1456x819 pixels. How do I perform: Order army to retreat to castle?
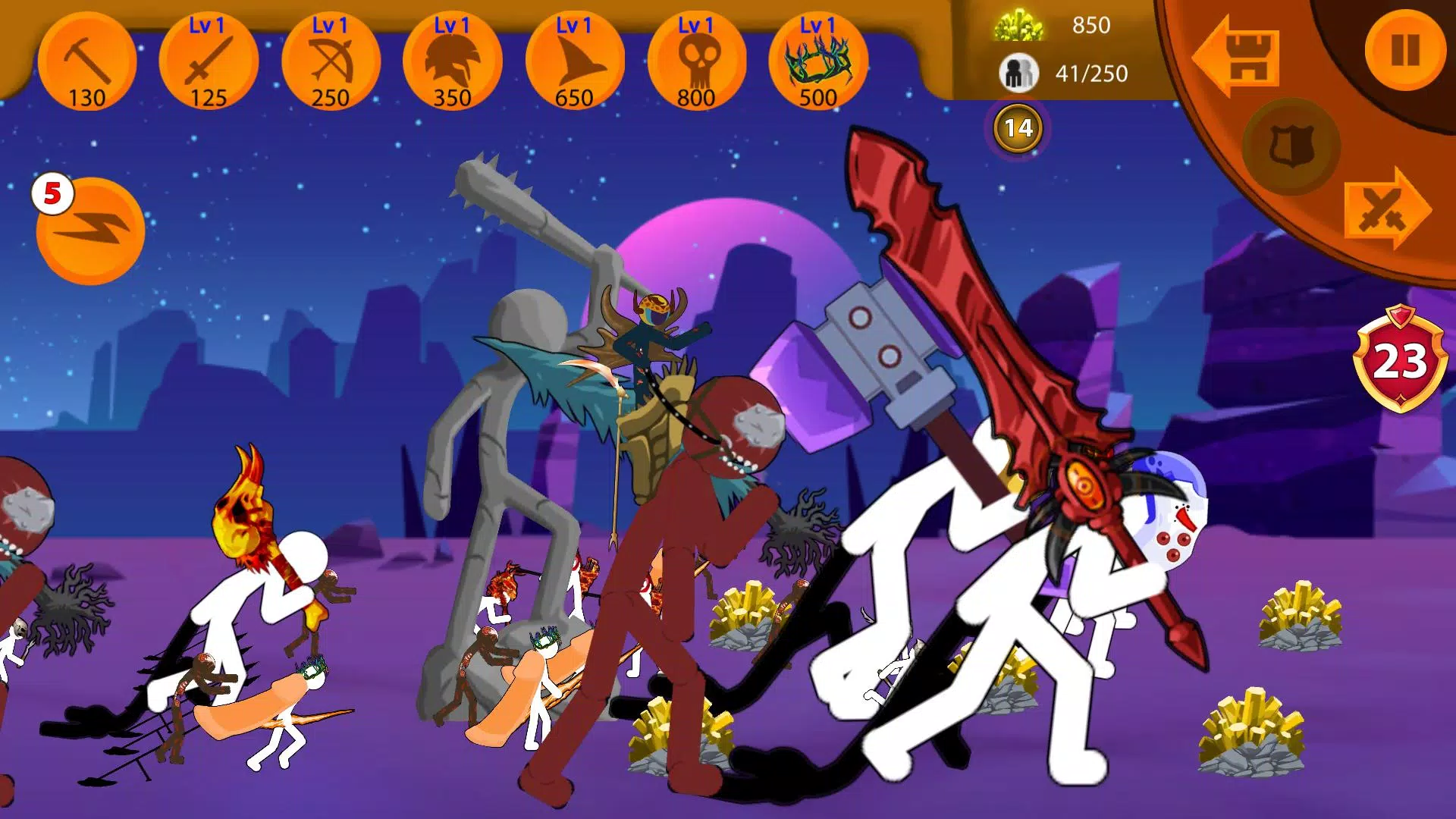point(1238,58)
